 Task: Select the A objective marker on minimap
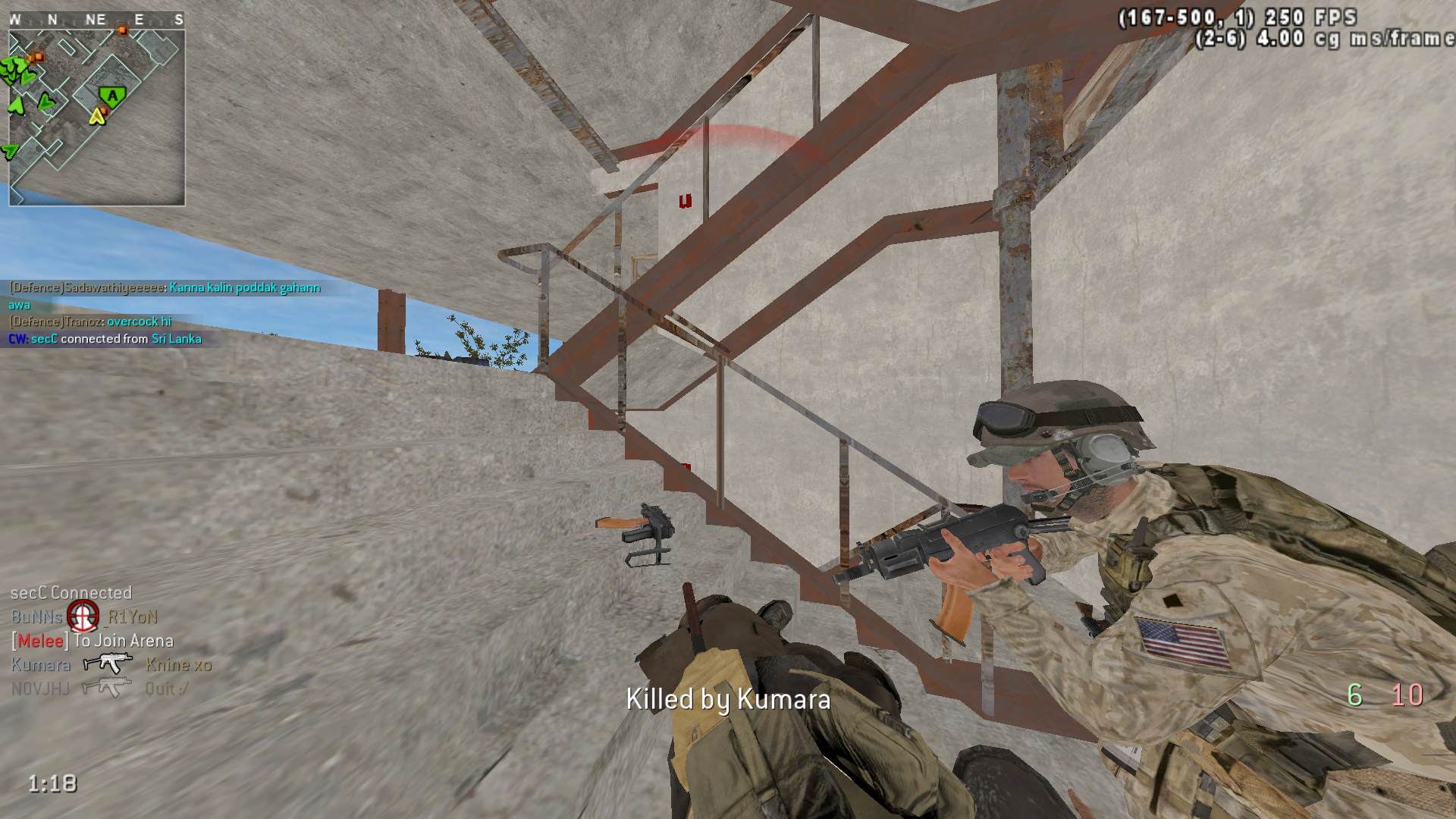[113, 96]
